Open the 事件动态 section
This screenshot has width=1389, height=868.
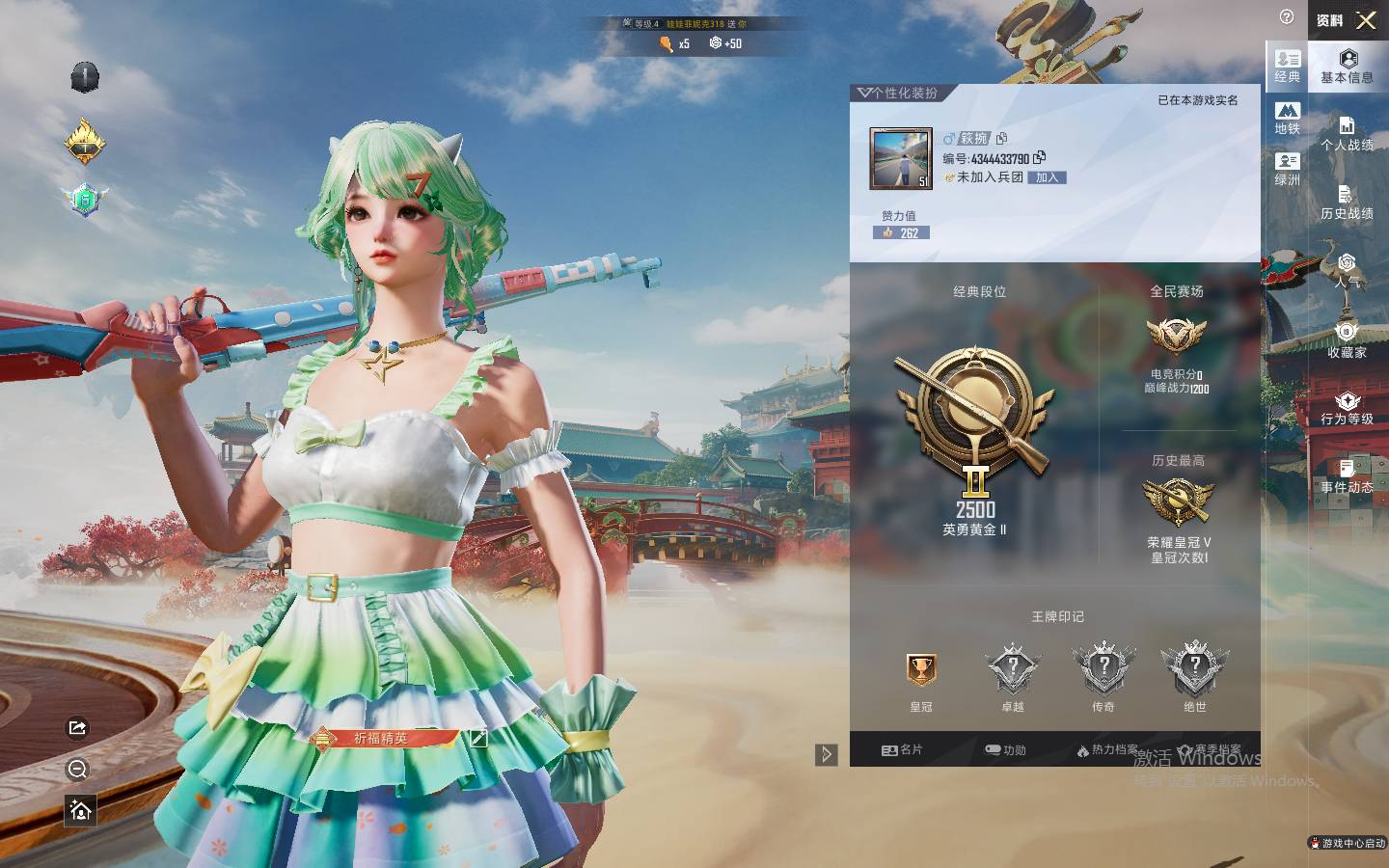point(1347,476)
